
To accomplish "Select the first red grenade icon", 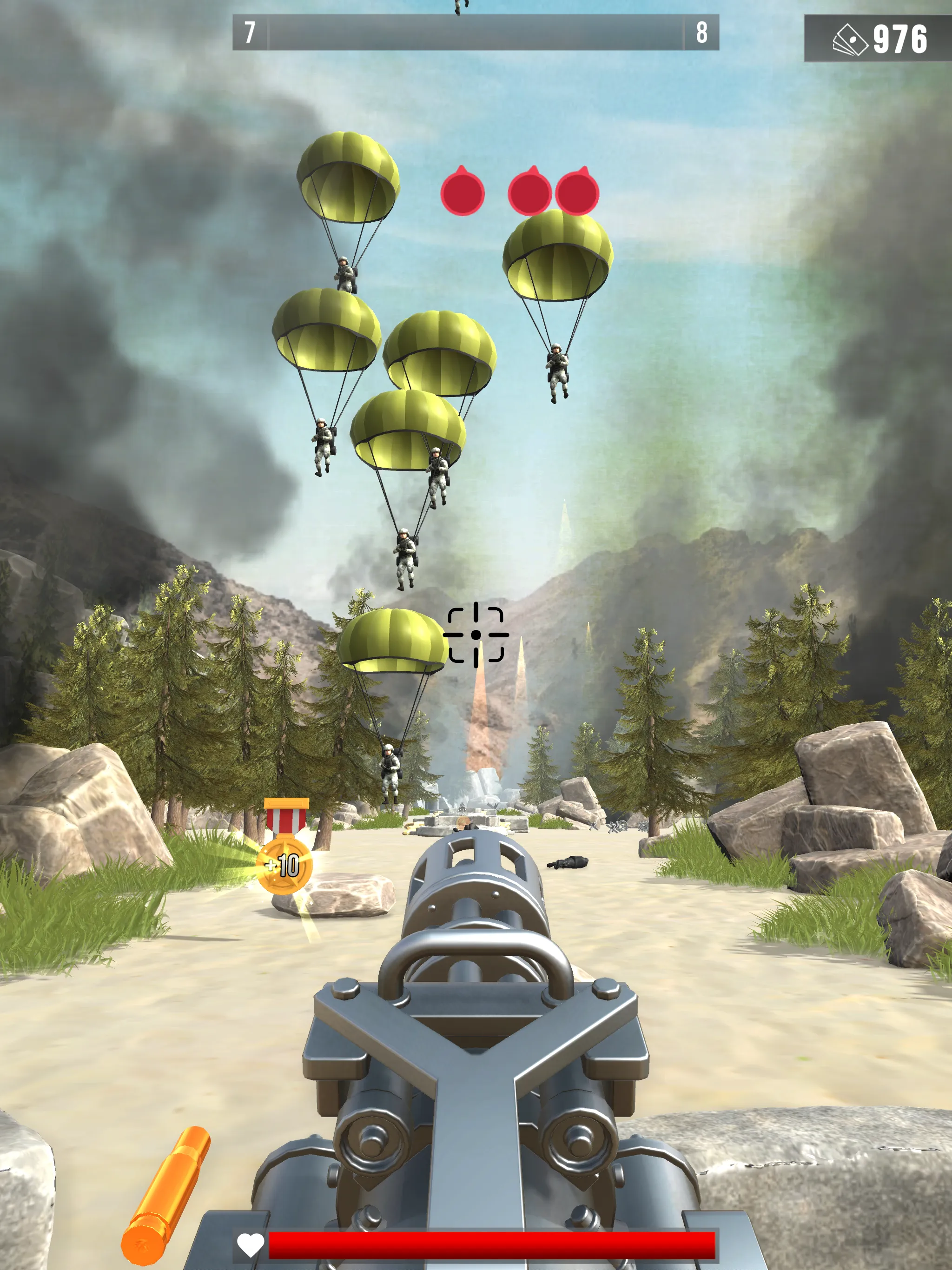I will pyautogui.click(x=463, y=192).
